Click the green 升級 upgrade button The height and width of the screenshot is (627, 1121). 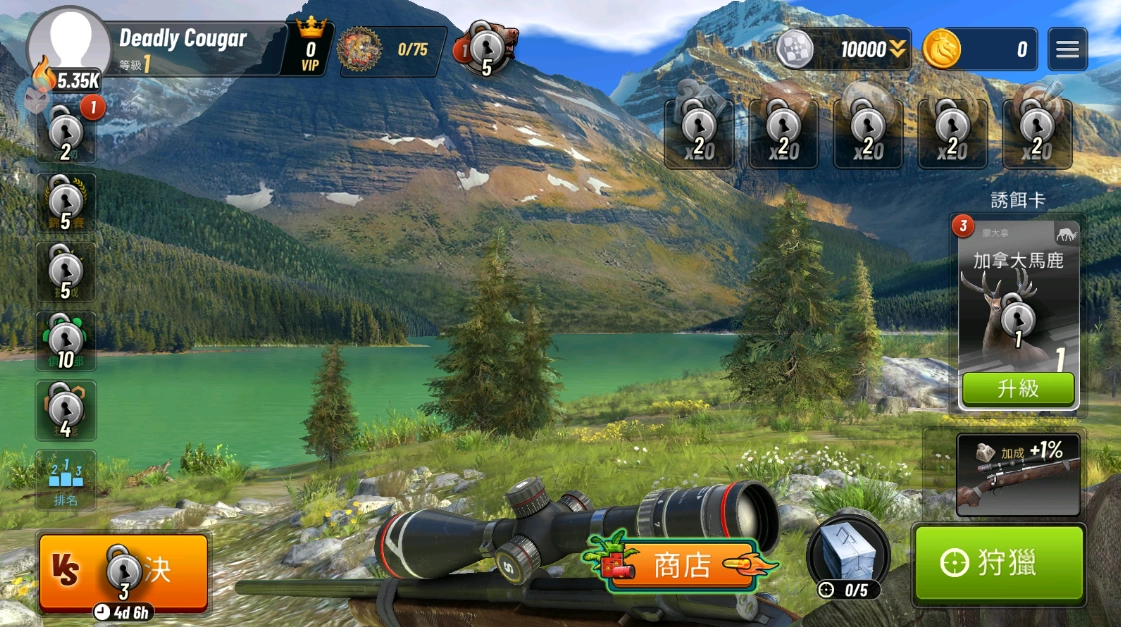pos(1018,389)
